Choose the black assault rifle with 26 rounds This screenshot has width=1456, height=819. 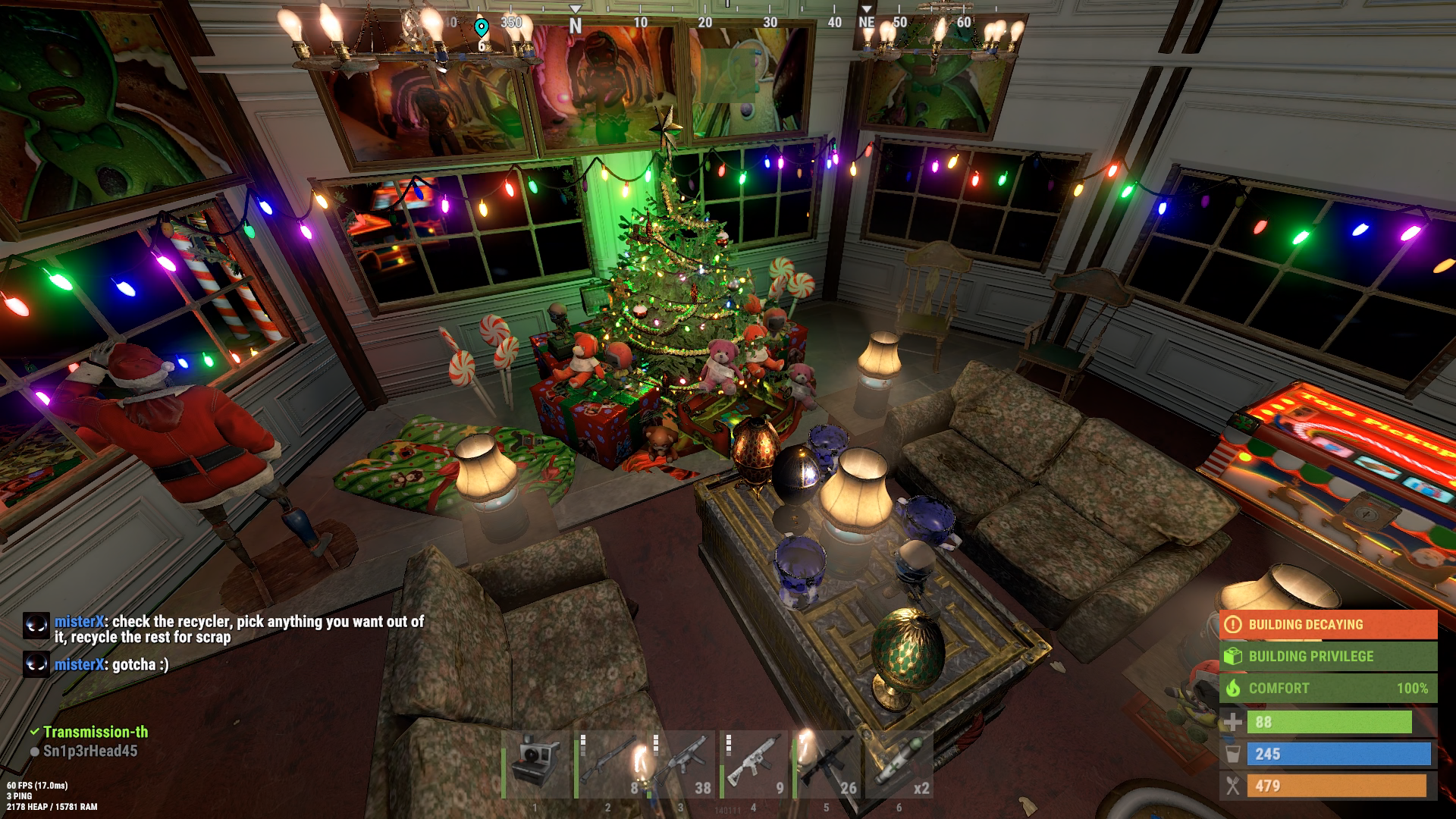click(x=827, y=764)
